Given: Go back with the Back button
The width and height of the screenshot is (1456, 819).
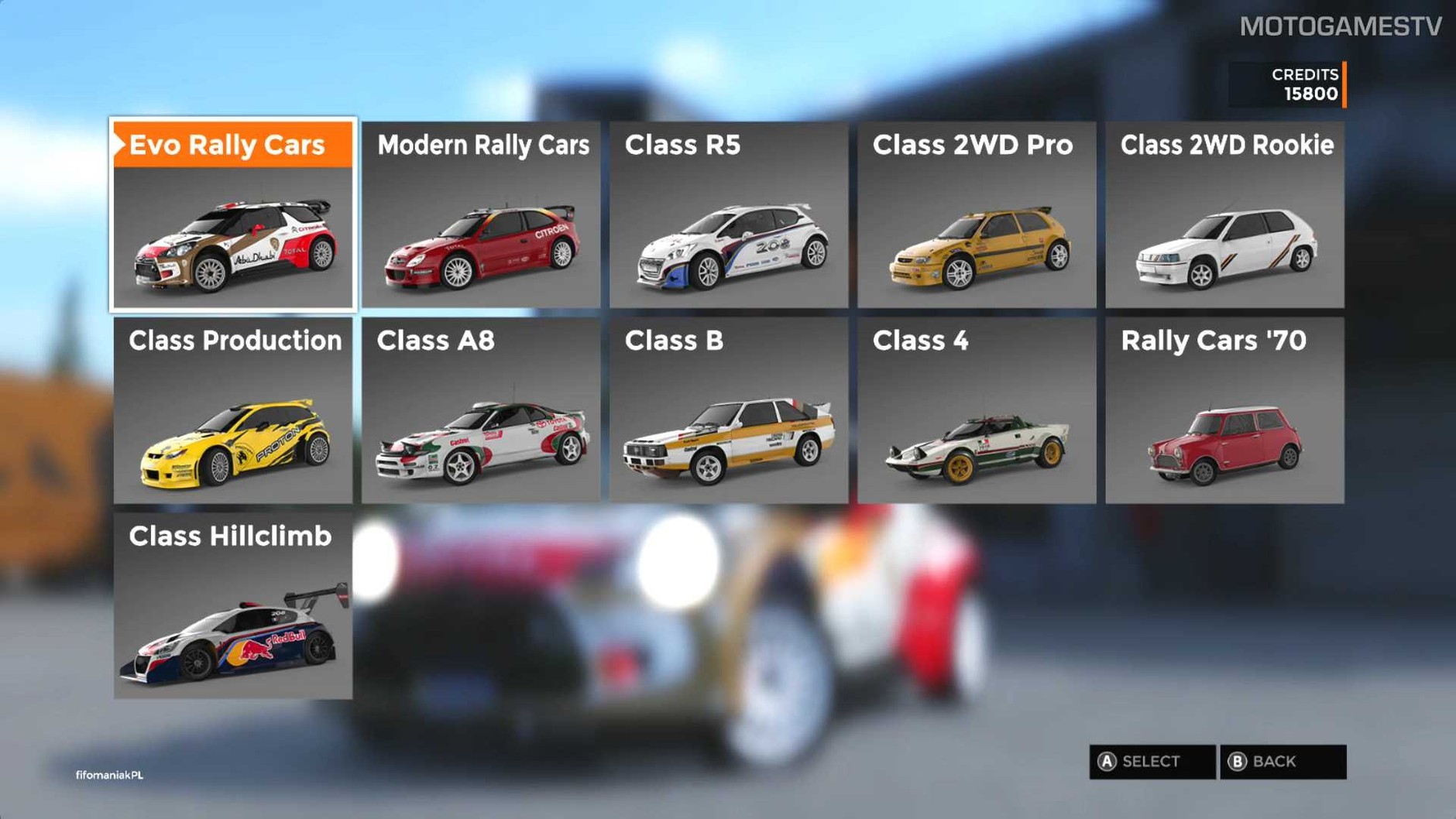Looking at the screenshot, I should coord(1283,762).
